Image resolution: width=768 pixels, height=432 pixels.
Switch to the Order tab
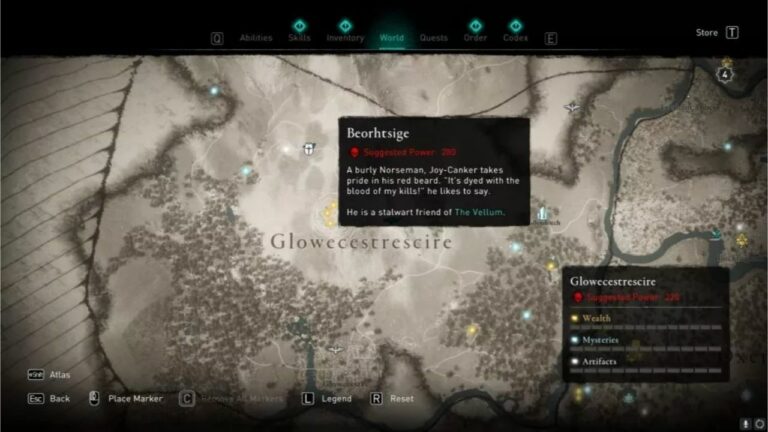pos(475,38)
